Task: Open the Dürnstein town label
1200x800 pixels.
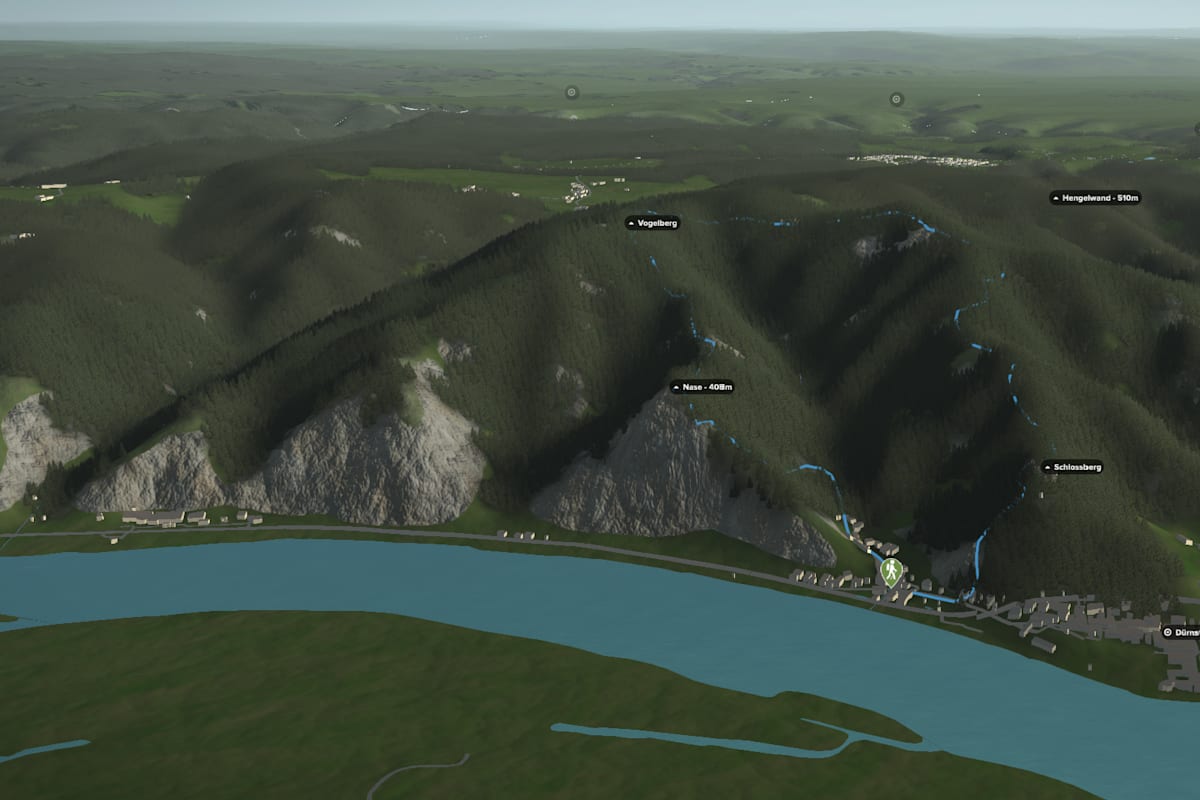Action: 1181,632
